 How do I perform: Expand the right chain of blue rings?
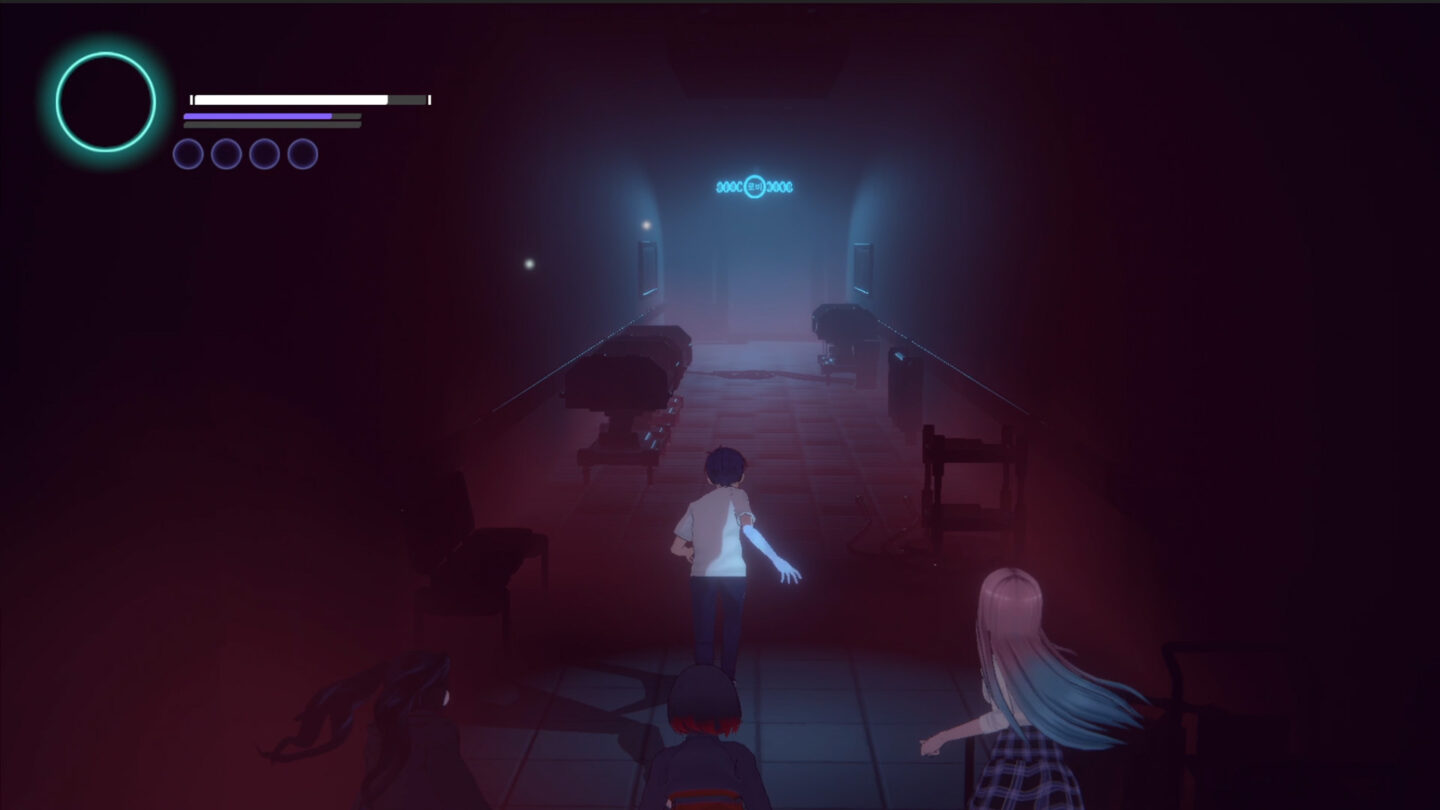click(x=782, y=188)
